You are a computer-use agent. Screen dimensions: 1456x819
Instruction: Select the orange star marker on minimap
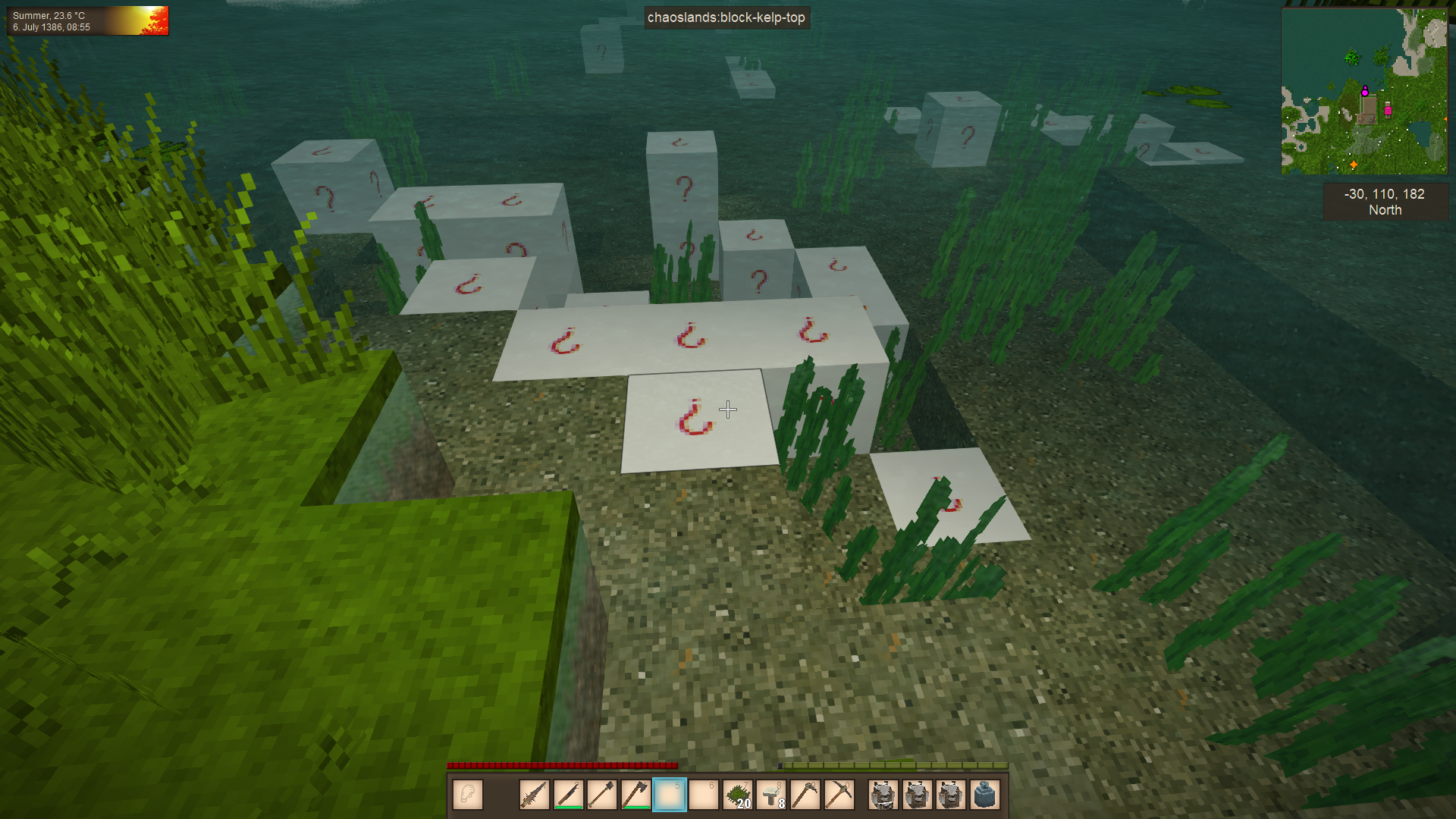(x=1354, y=165)
